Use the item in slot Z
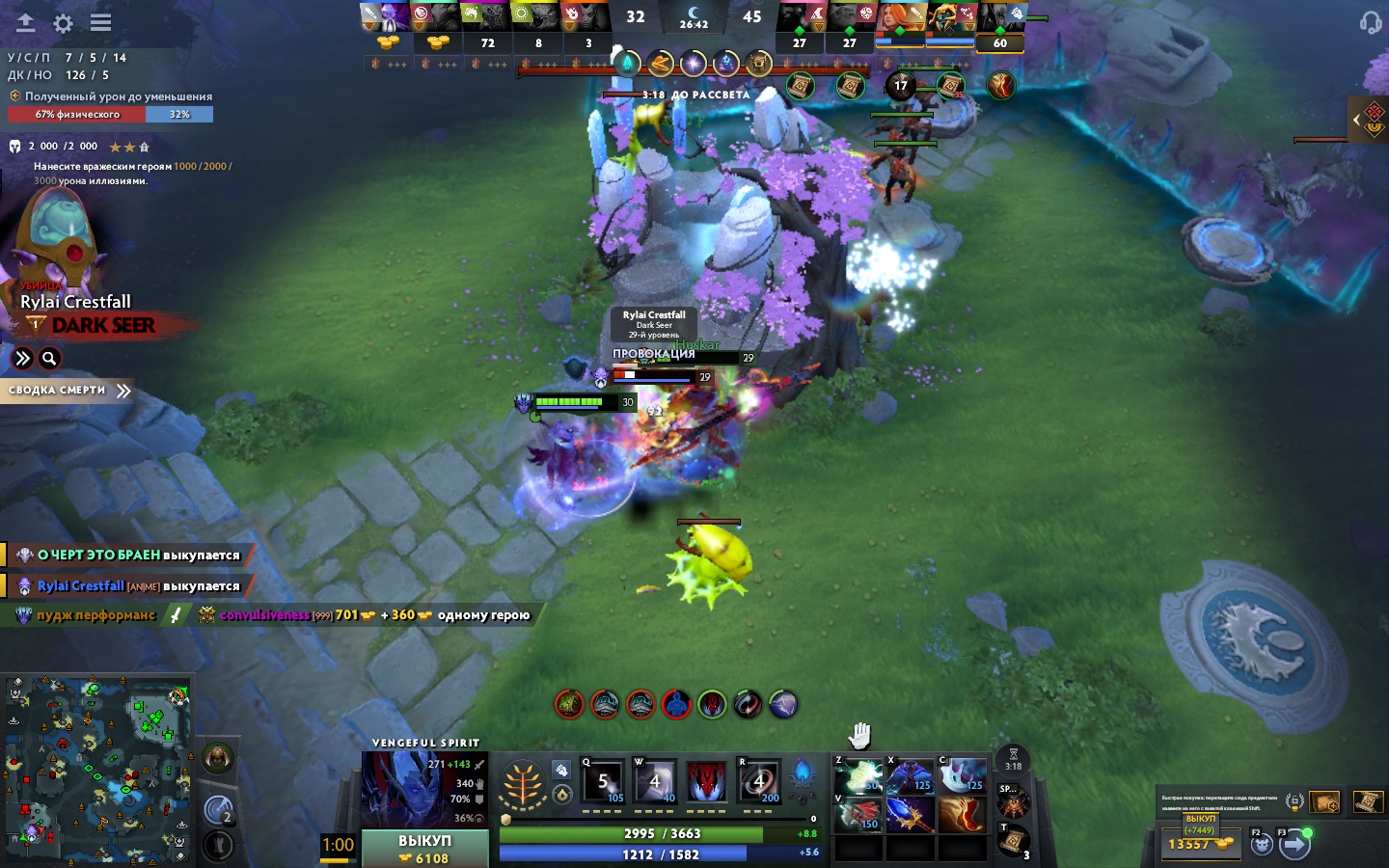This screenshot has width=1389, height=868. click(x=858, y=777)
